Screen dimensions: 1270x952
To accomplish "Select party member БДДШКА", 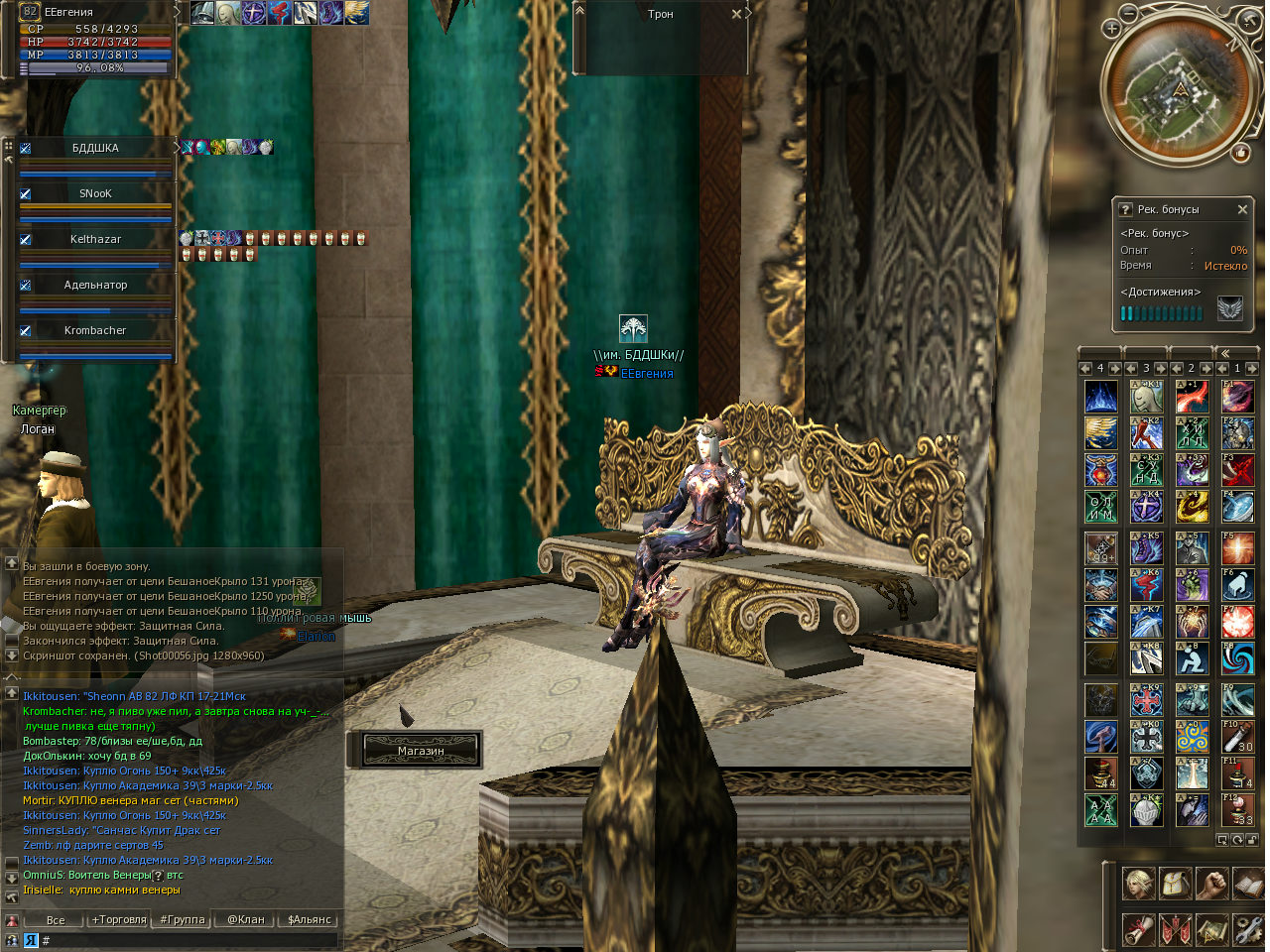I will coord(95,149).
